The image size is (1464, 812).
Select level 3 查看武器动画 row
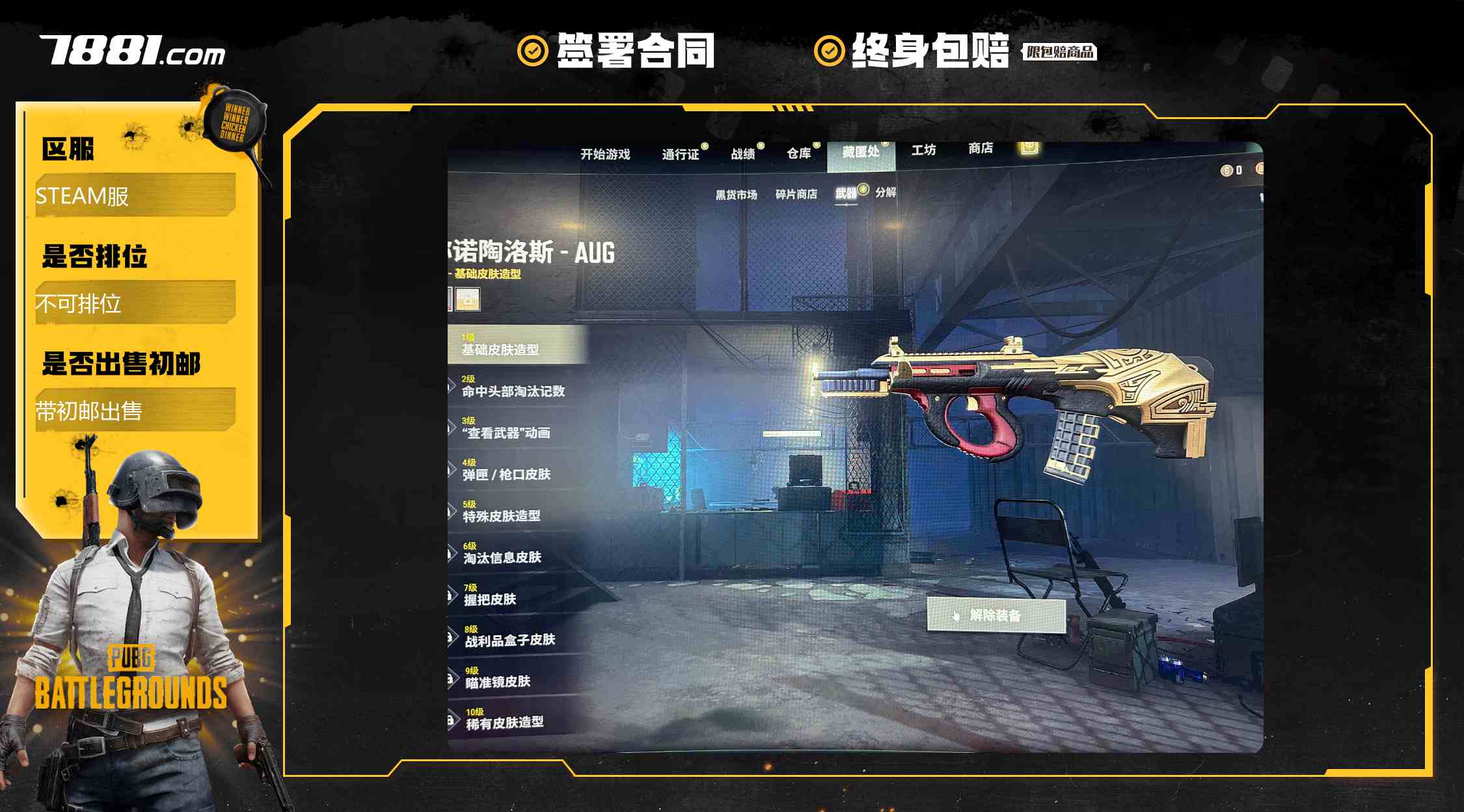point(507,429)
